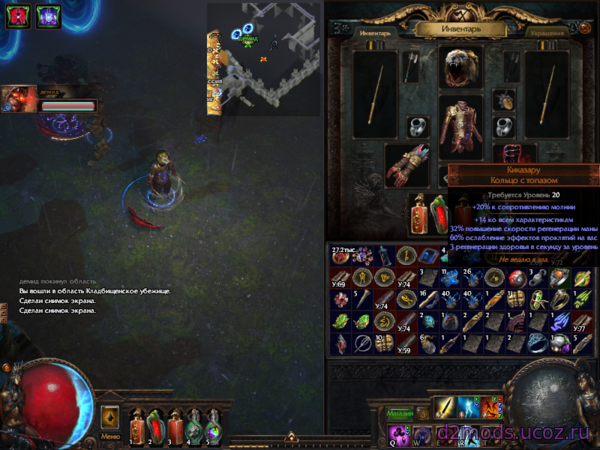Screen dimensions: 600x450
Task: Open the minimap
Action: pyautogui.click(x=264, y=53)
